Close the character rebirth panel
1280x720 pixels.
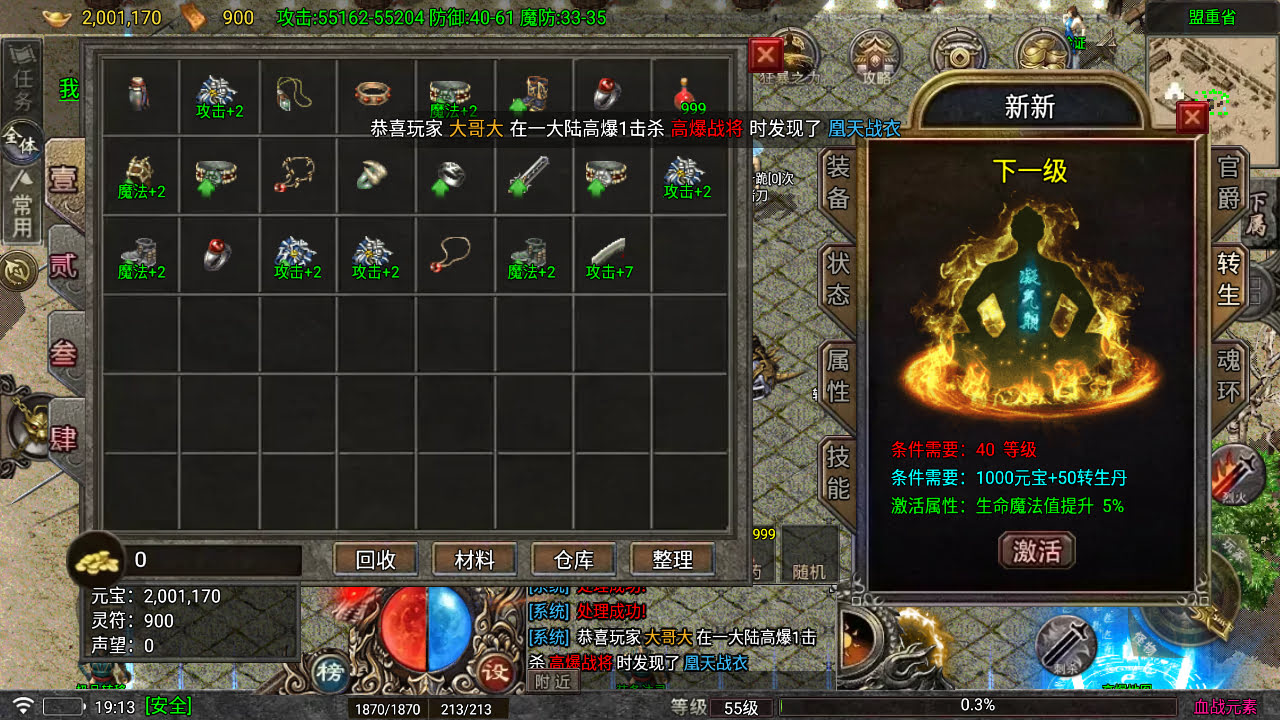coord(1192,118)
